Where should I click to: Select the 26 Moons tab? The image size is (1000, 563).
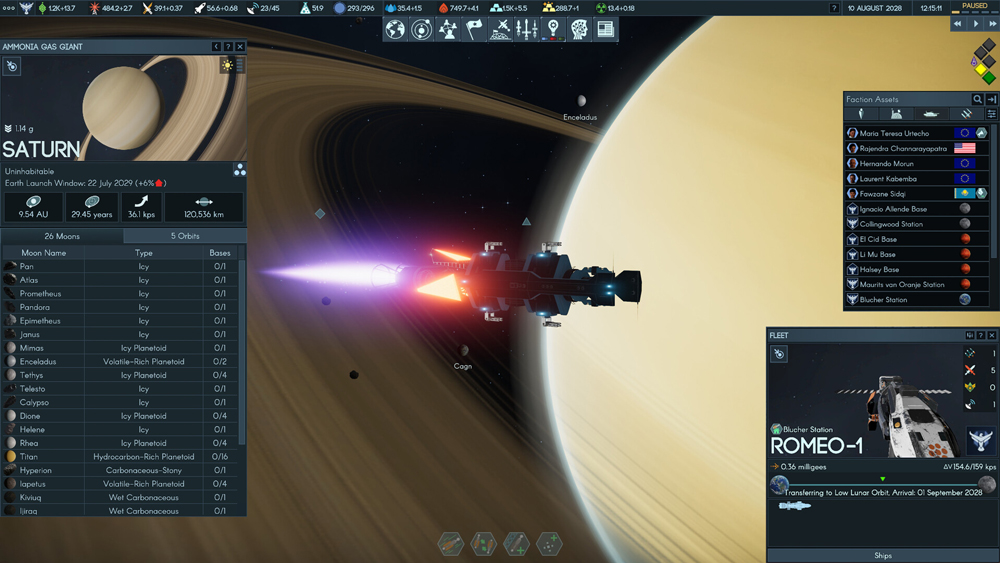[x=62, y=236]
